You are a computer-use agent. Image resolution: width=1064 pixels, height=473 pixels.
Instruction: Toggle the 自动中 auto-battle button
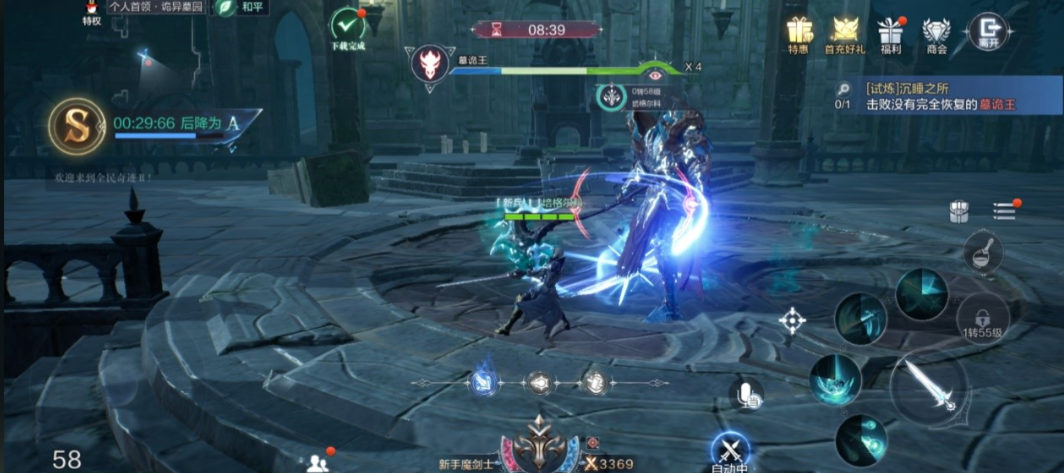click(x=730, y=451)
